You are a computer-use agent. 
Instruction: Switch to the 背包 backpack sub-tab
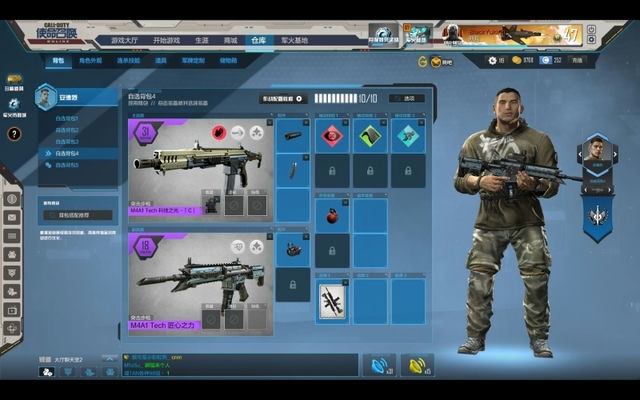click(x=56, y=61)
